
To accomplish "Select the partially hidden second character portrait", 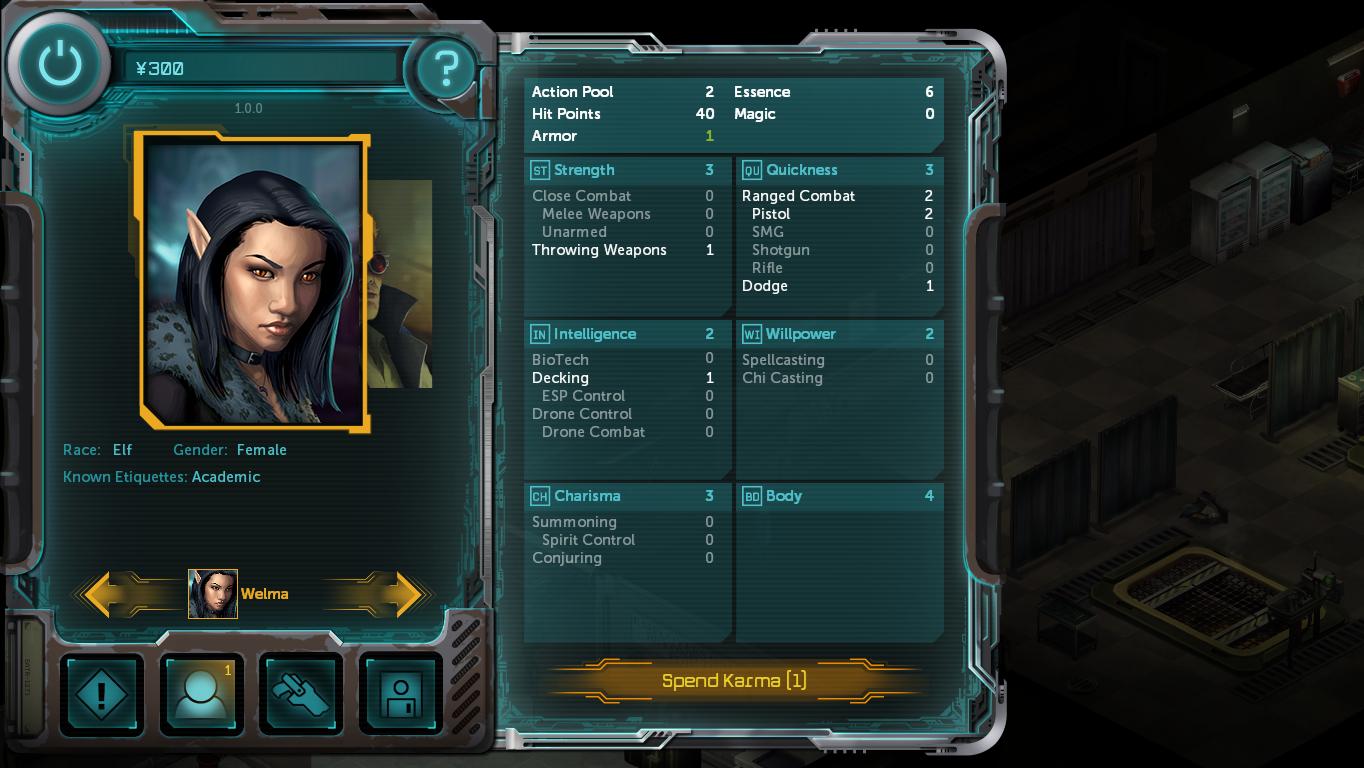I will [x=402, y=284].
